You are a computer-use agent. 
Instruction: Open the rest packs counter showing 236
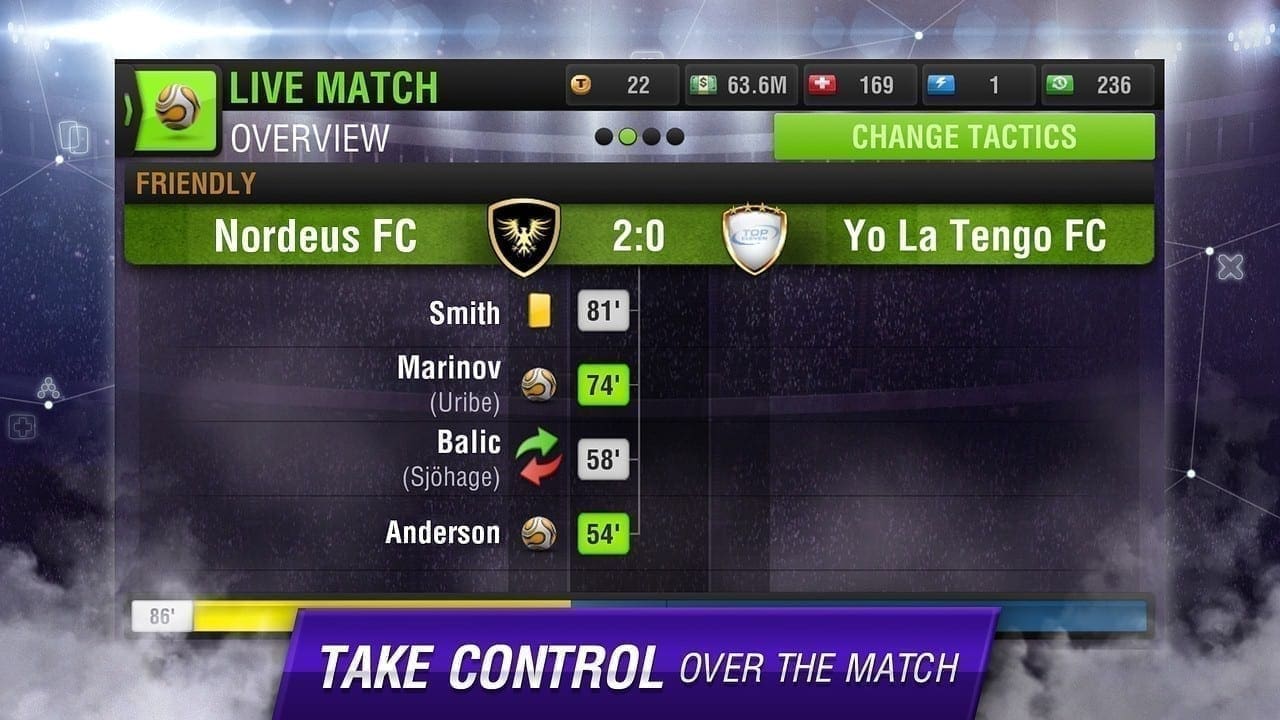tap(1097, 86)
